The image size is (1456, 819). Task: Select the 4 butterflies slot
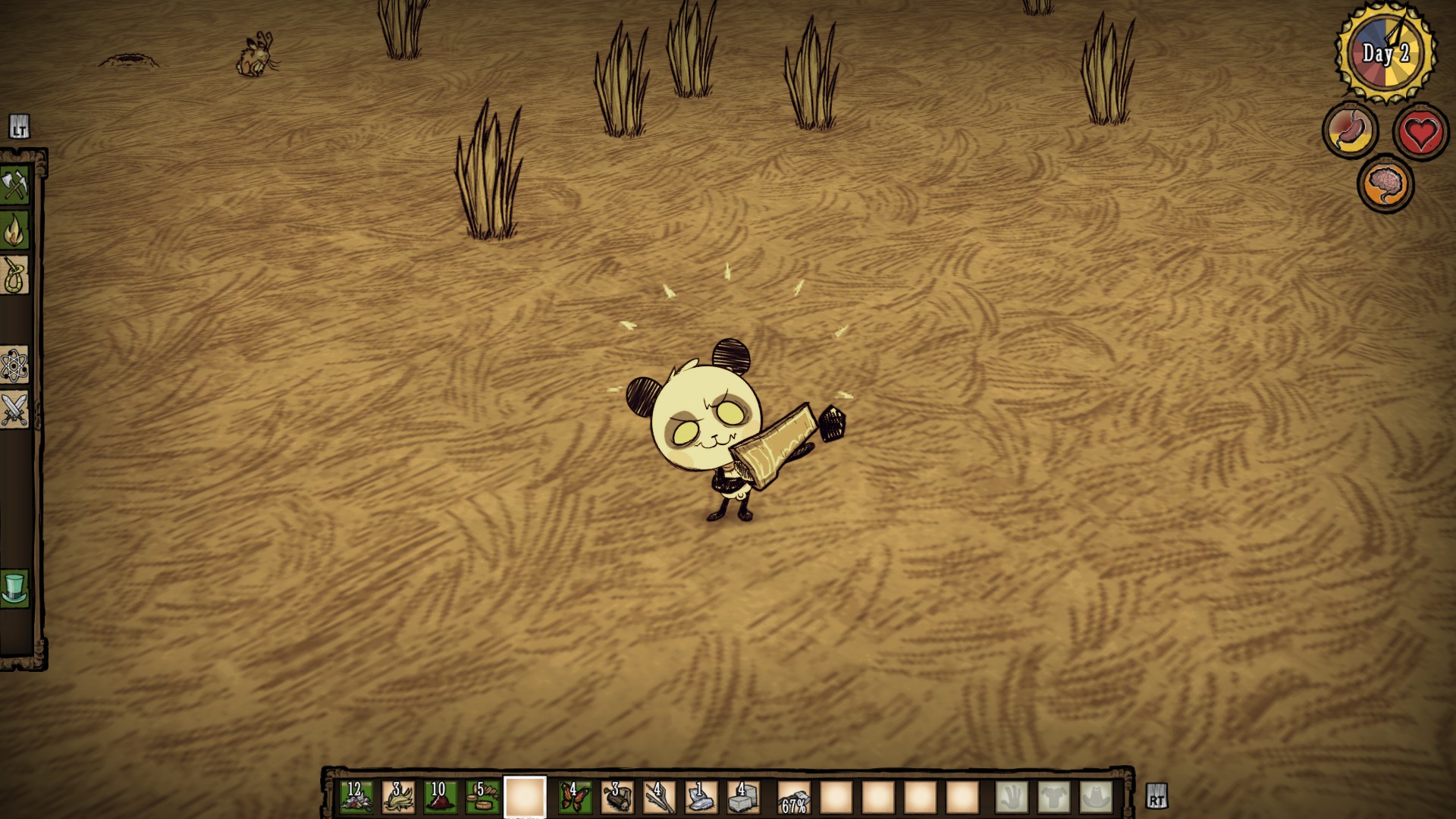[575, 797]
